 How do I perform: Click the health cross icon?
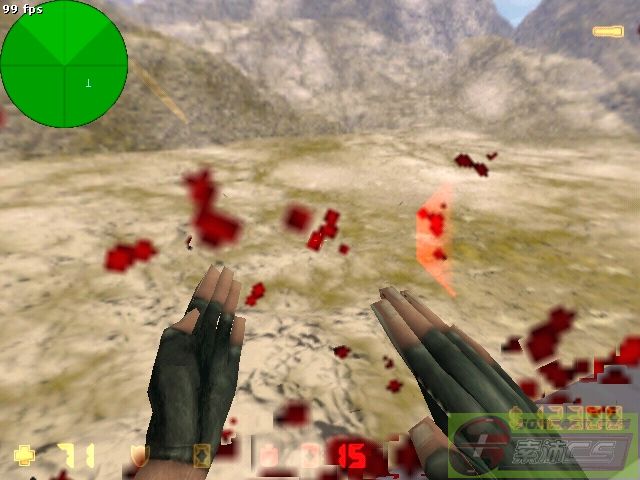tap(25, 456)
